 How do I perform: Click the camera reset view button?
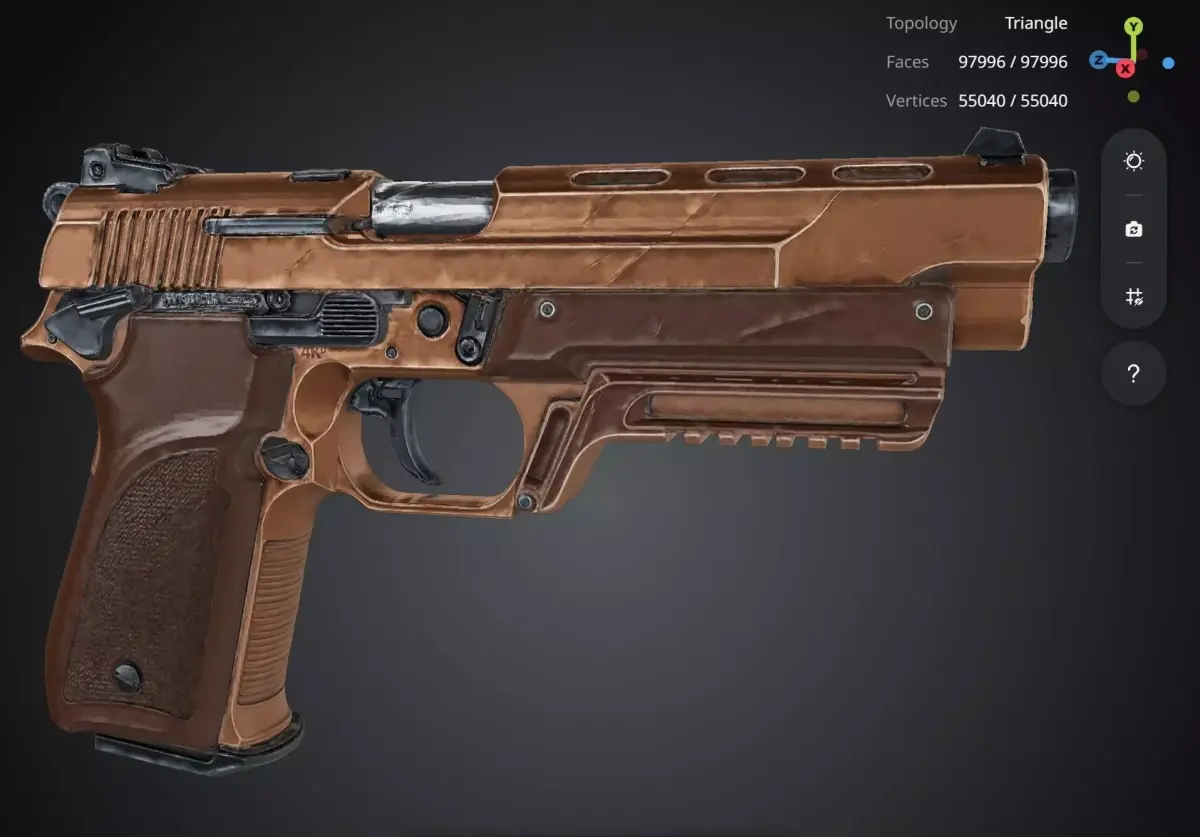point(1133,229)
